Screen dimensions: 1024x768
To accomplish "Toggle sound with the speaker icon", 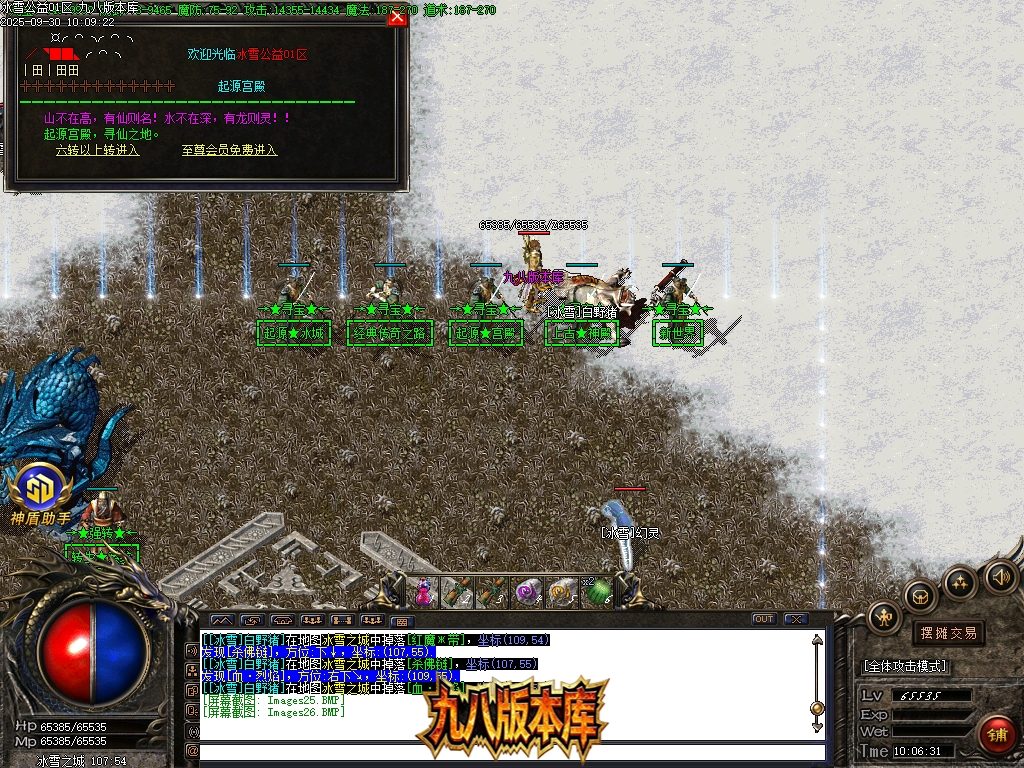I will tap(1000, 575).
